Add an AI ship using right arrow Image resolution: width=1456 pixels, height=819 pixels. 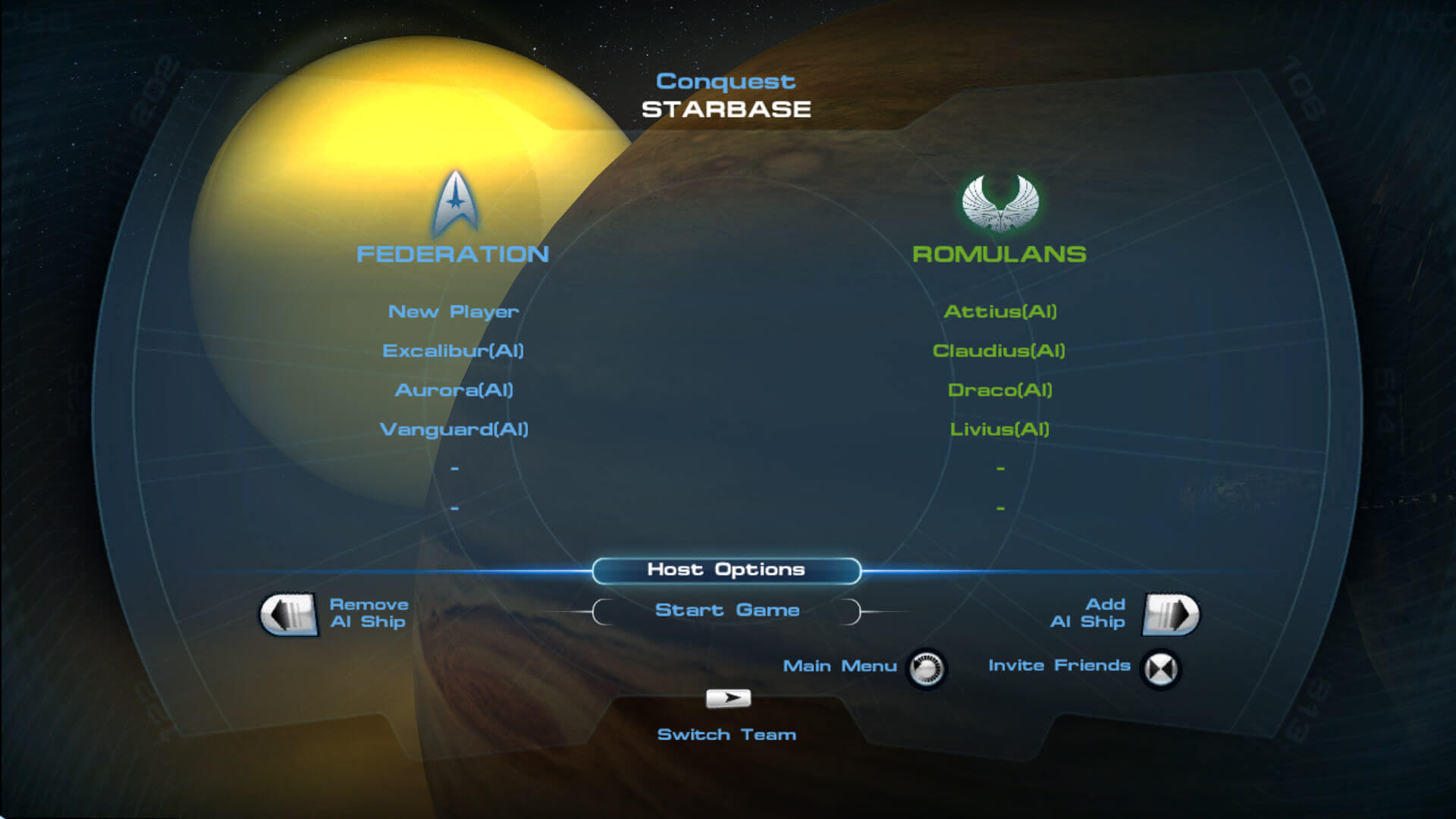pyautogui.click(x=1171, y=614)
